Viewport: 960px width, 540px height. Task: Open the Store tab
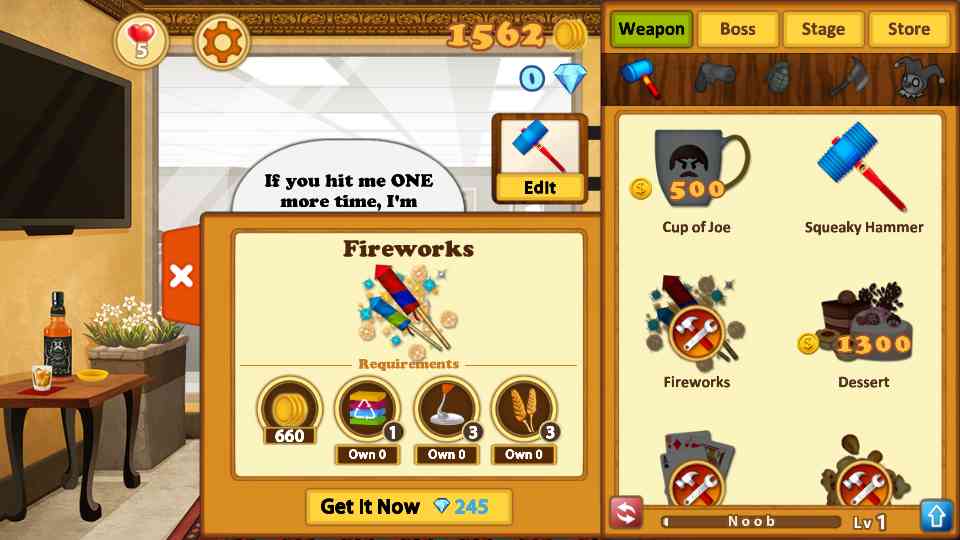click(908, 29)
